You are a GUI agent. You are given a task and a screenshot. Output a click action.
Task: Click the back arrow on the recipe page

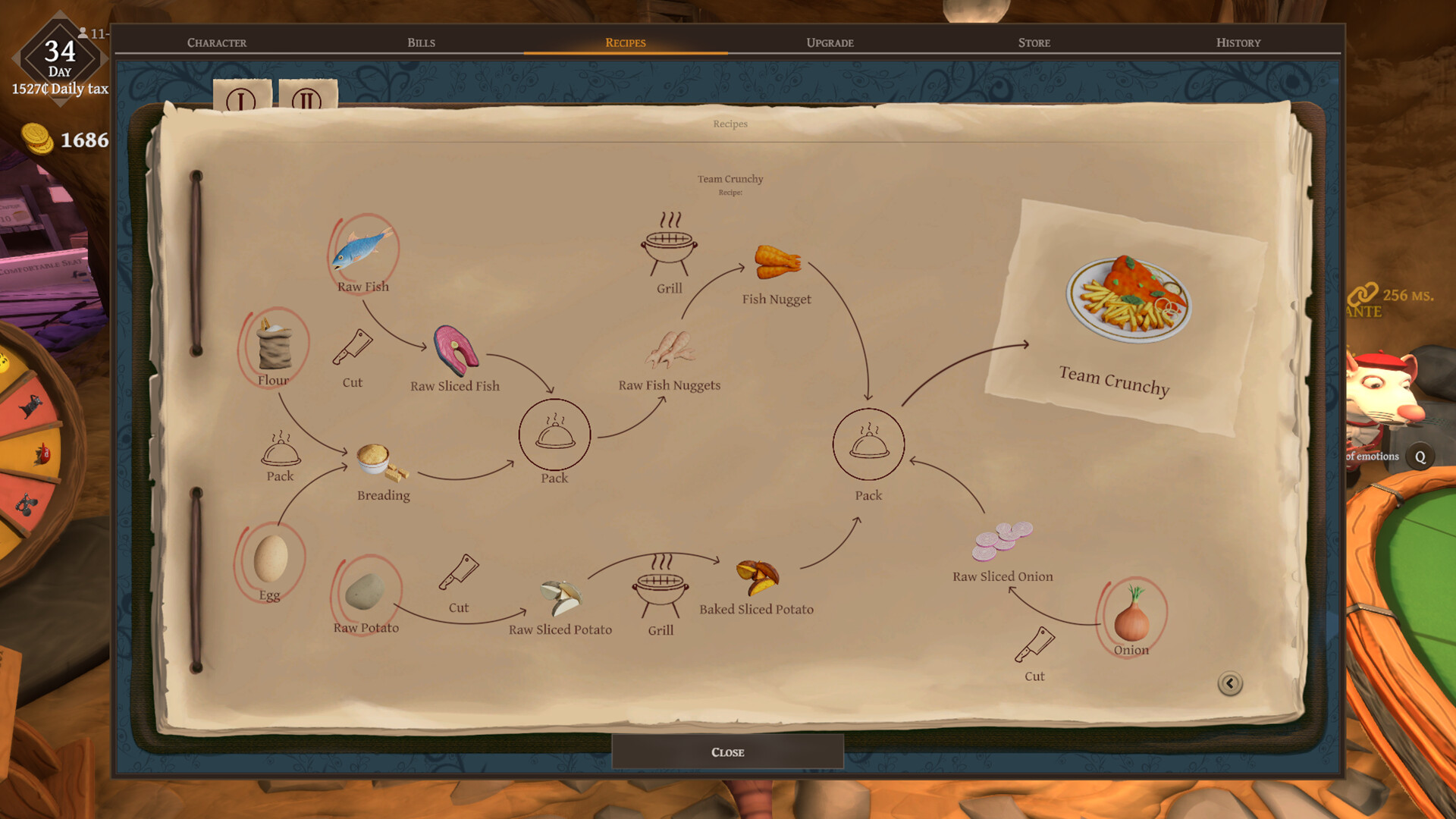1229,683
